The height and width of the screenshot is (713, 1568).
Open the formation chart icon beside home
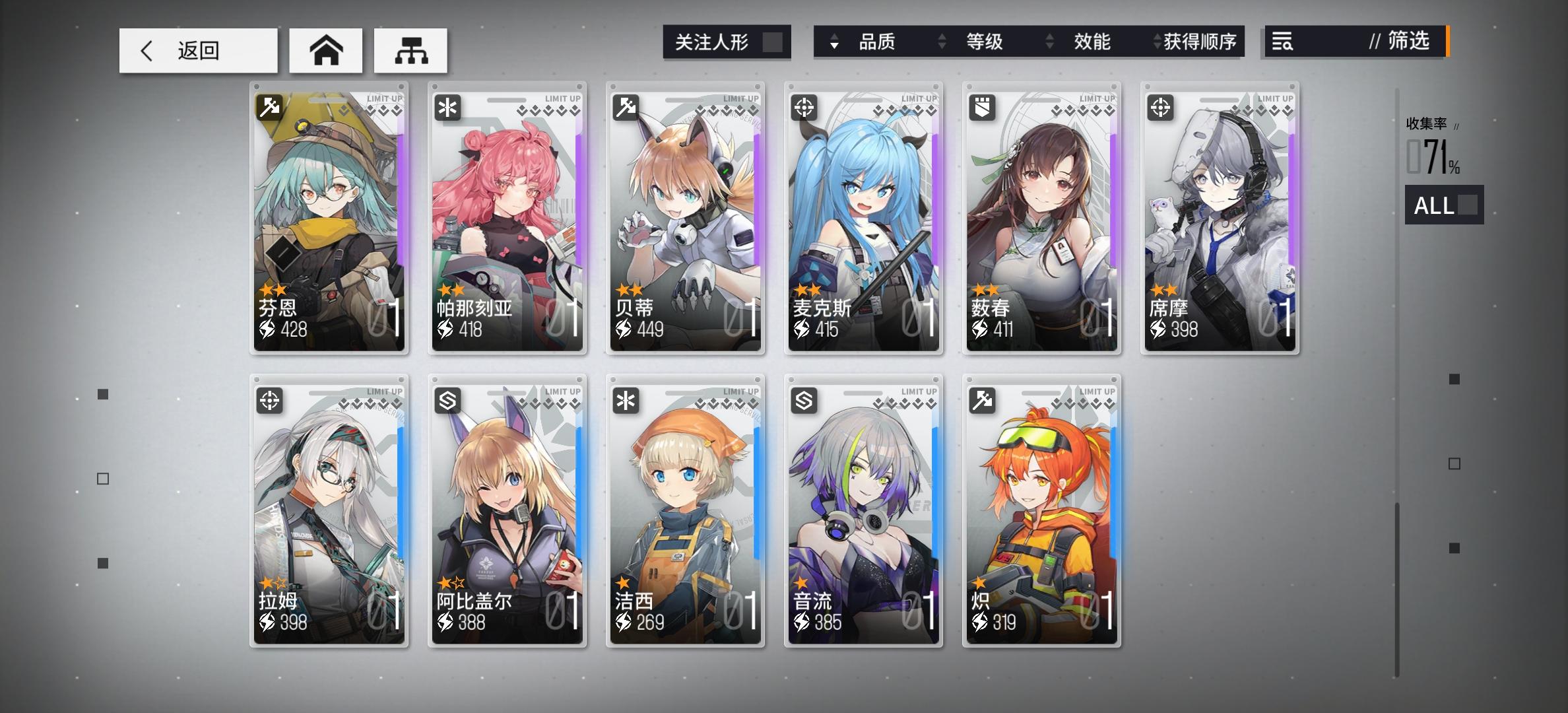click(x=410, y=50)
